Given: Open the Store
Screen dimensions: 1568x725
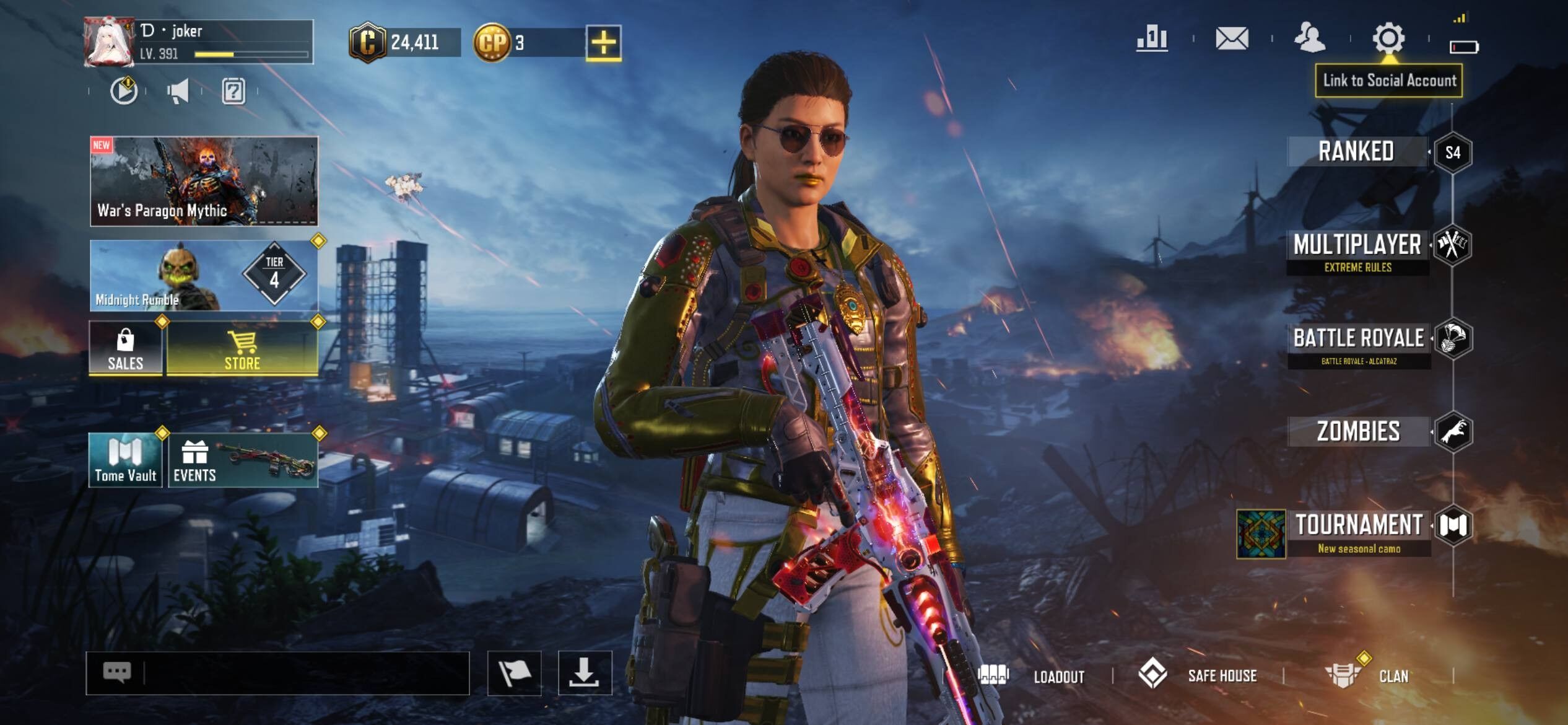Looking at the screenshot, I should point(242,348).
